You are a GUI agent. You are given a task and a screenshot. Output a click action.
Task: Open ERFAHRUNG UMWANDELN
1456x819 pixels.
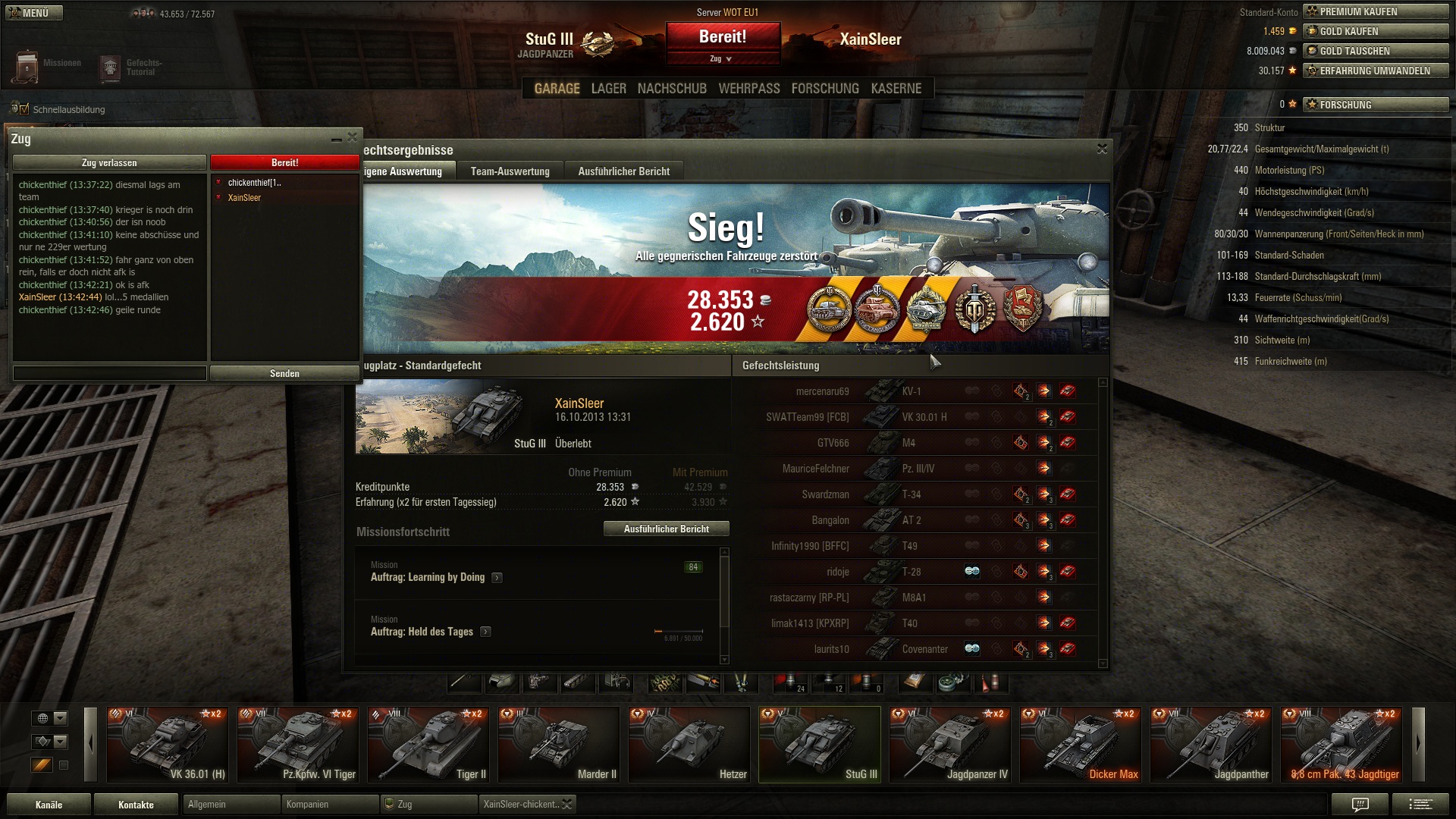[x=1375, y=71]
